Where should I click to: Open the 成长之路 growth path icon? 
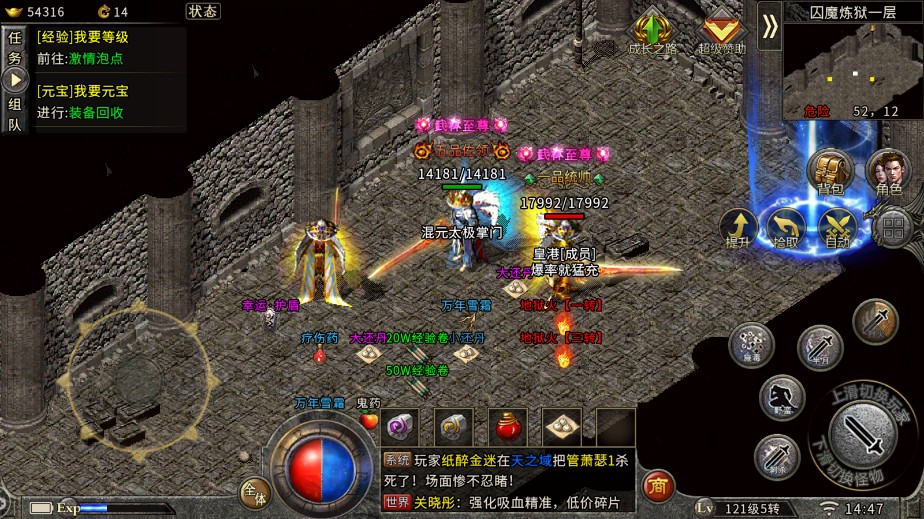652,32
